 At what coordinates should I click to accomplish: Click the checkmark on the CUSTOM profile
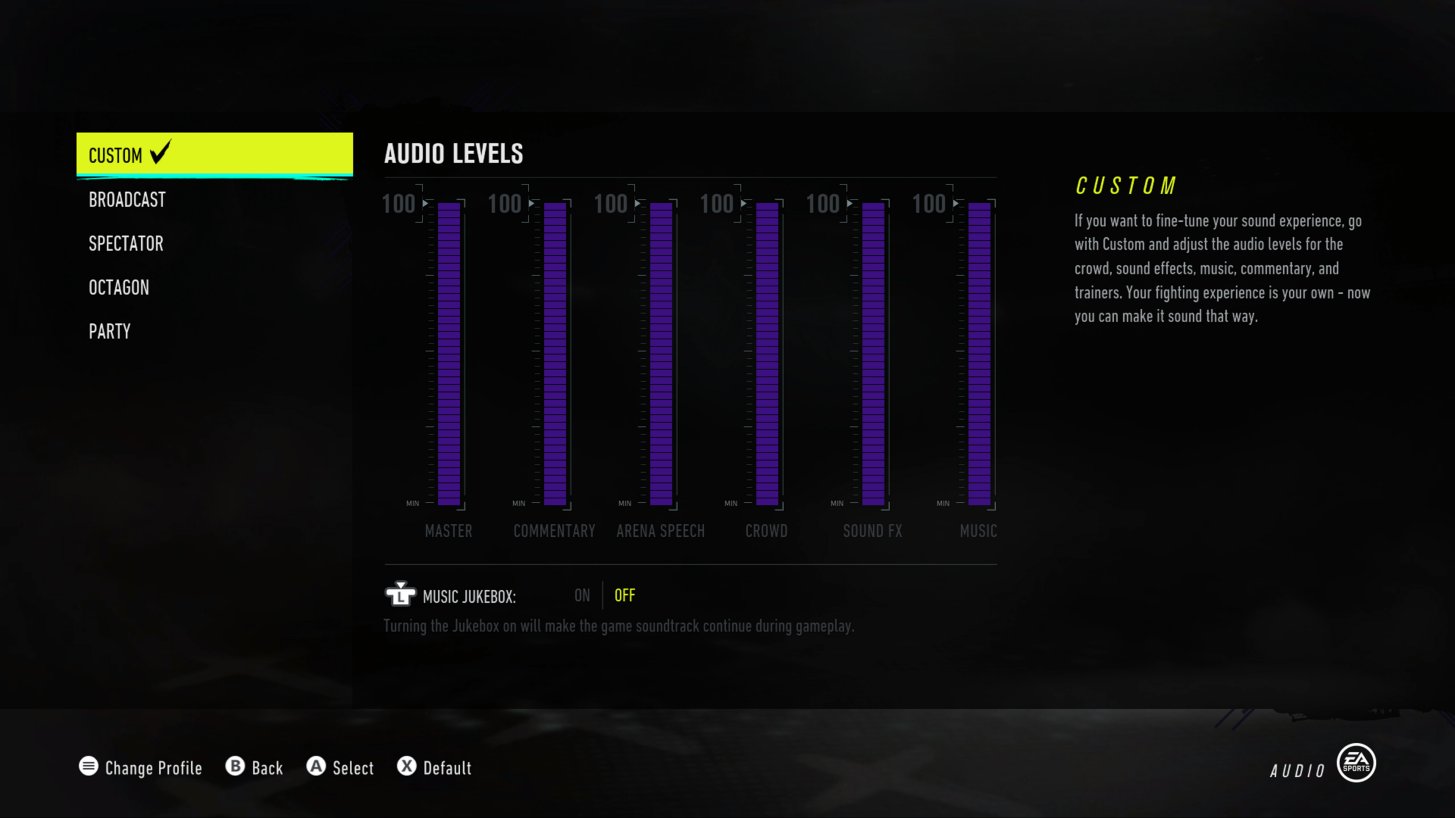coord(160,153)
